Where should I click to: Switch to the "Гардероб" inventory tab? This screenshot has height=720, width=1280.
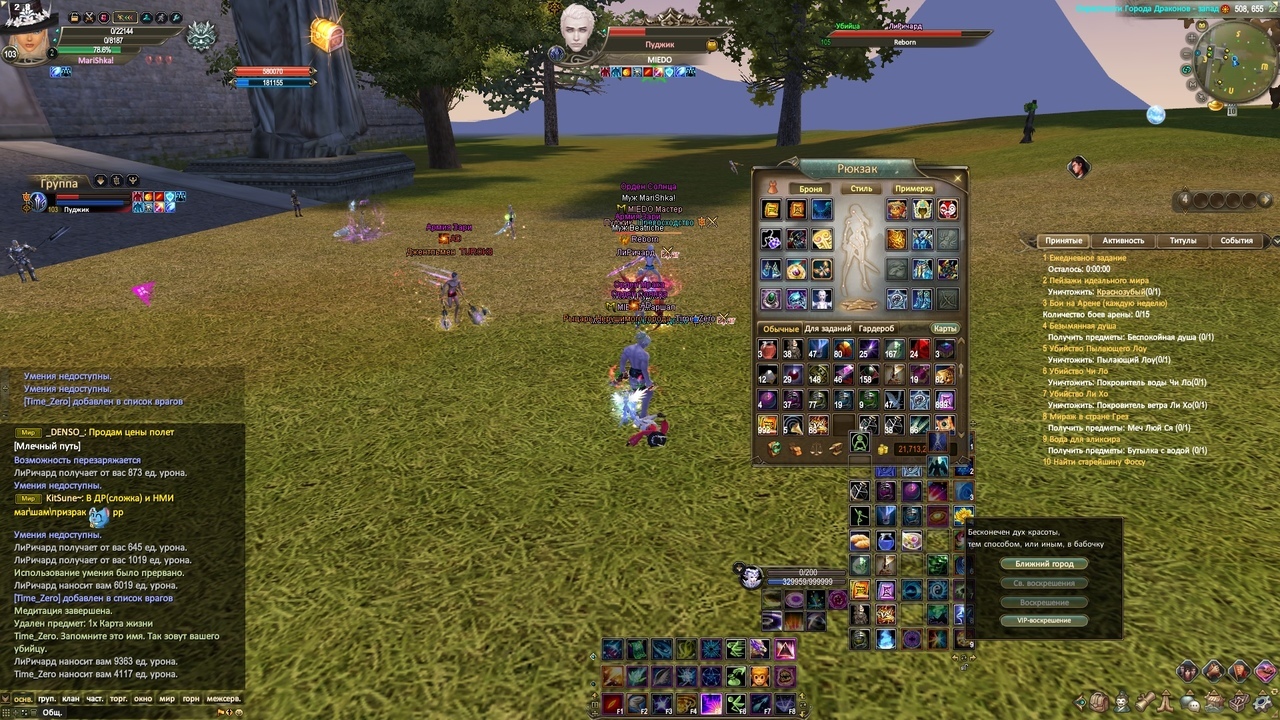[x=877, y=329]
